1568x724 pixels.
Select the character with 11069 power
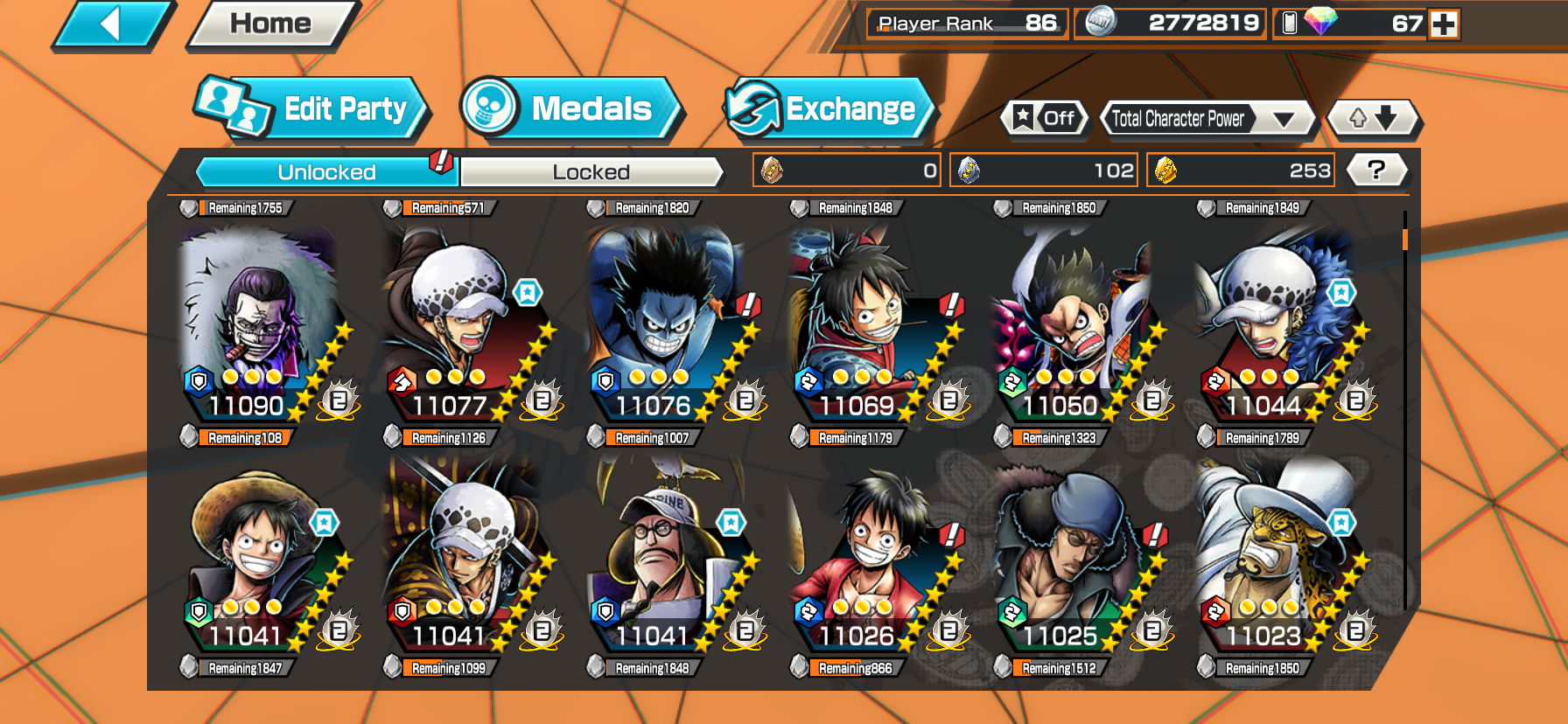click(871, 324)
